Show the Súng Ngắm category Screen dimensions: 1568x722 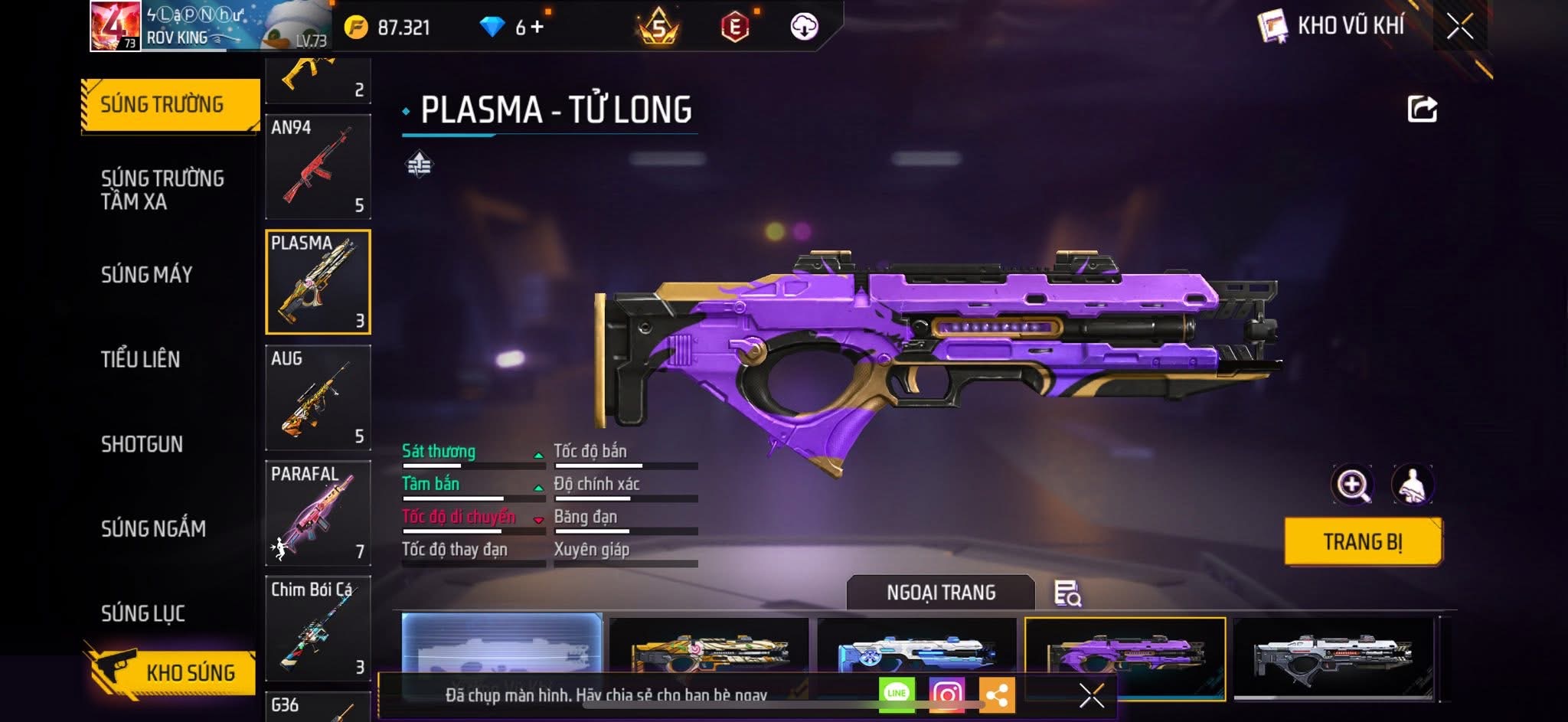(x=153, y=528)
